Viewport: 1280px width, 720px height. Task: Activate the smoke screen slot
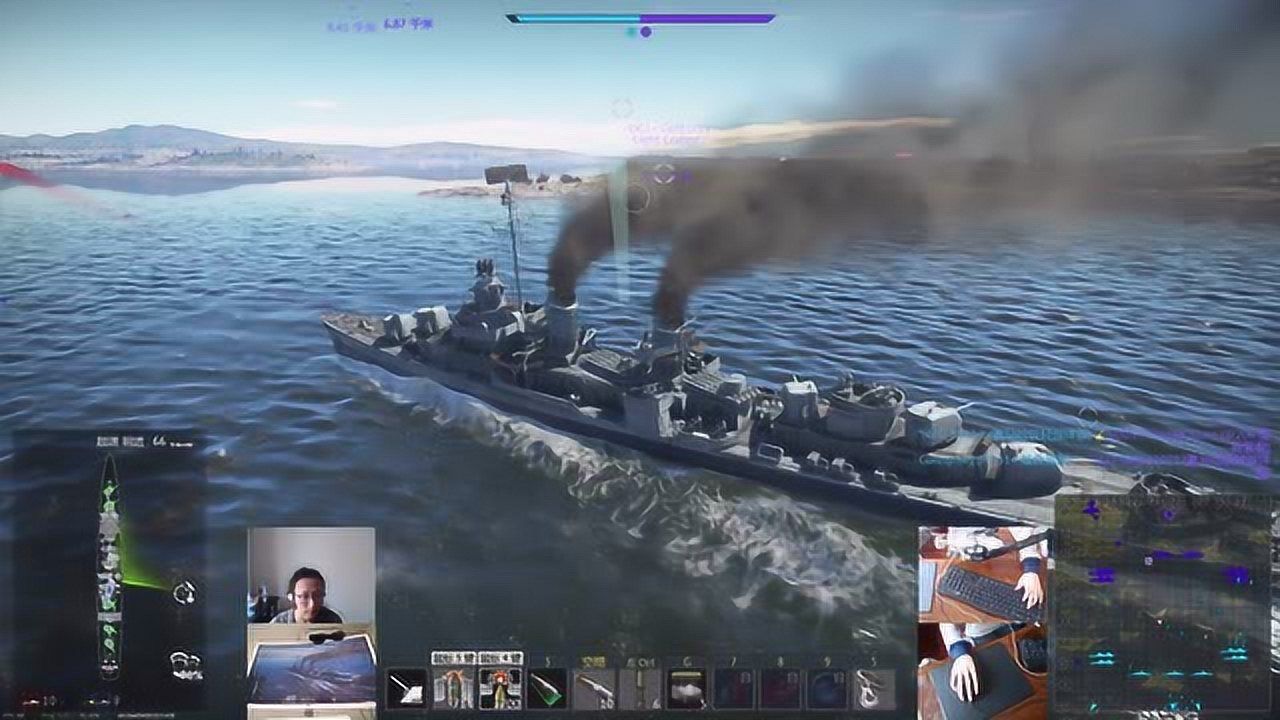(687, 688)
